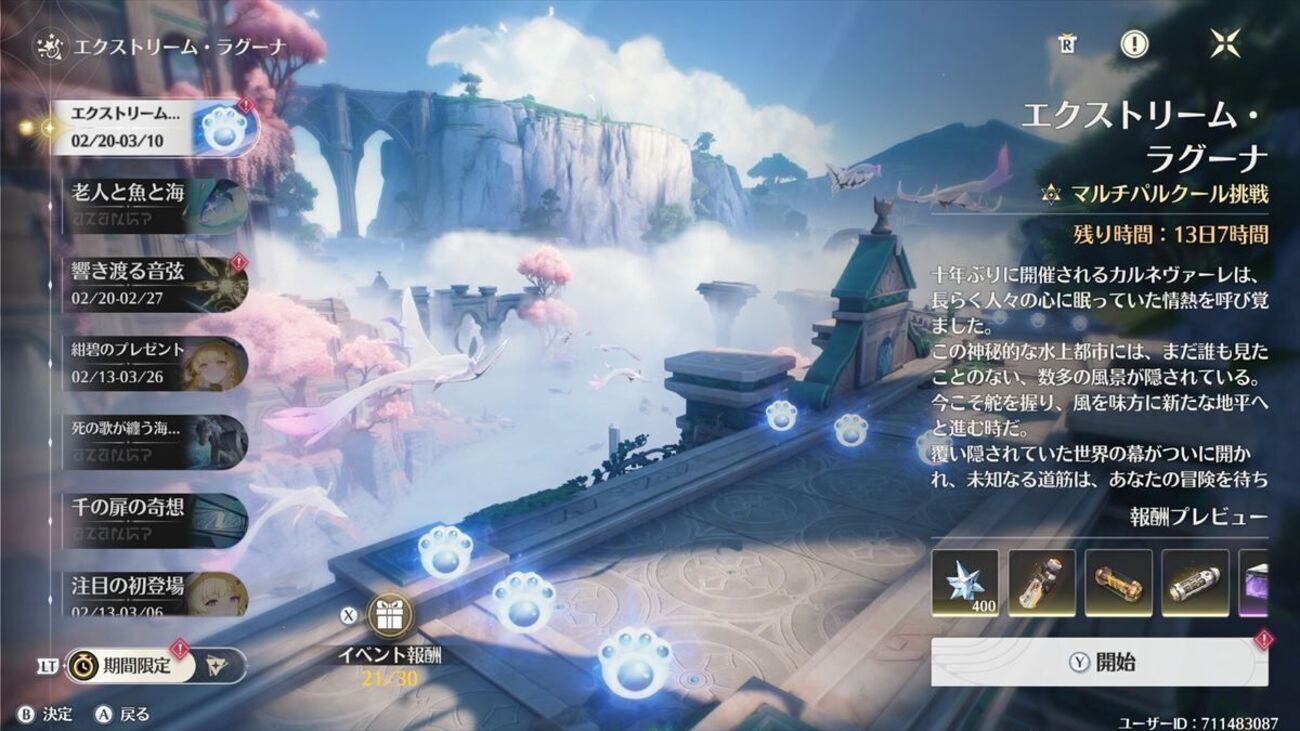Inspect the corked bottle reward item

(x=1042, y=583)
